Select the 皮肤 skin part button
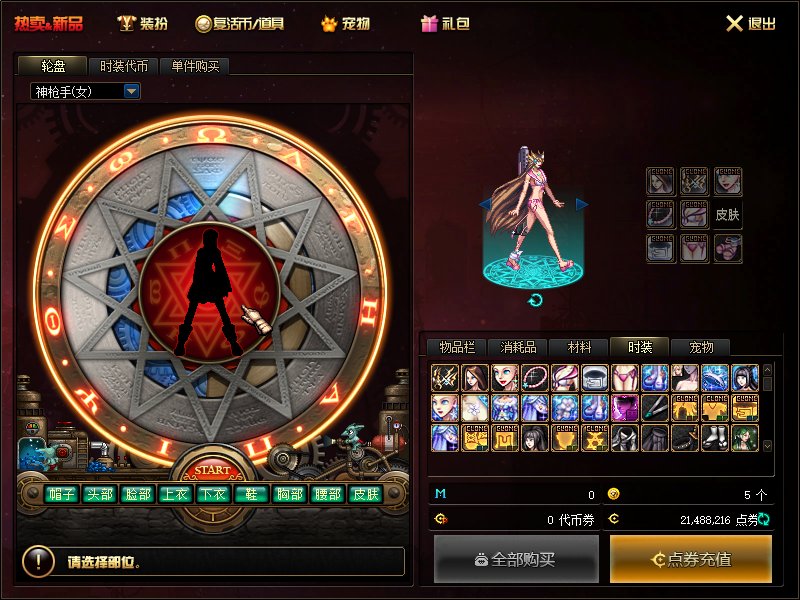The image size is (800, 600). point(364,494)
